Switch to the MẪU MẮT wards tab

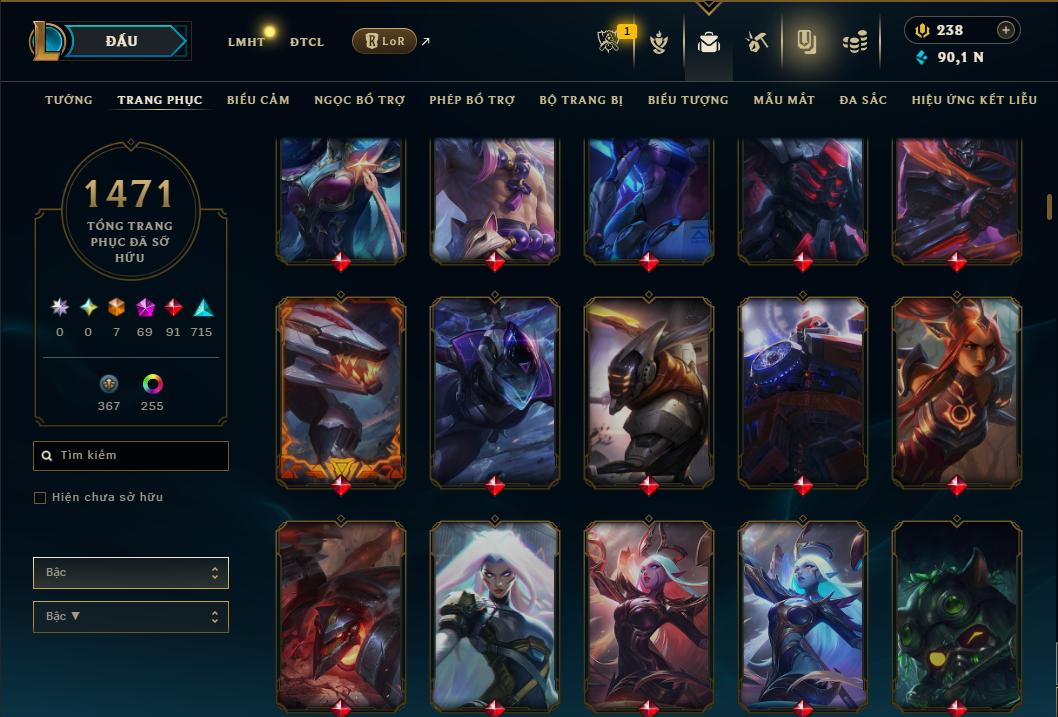click(784, 100)
